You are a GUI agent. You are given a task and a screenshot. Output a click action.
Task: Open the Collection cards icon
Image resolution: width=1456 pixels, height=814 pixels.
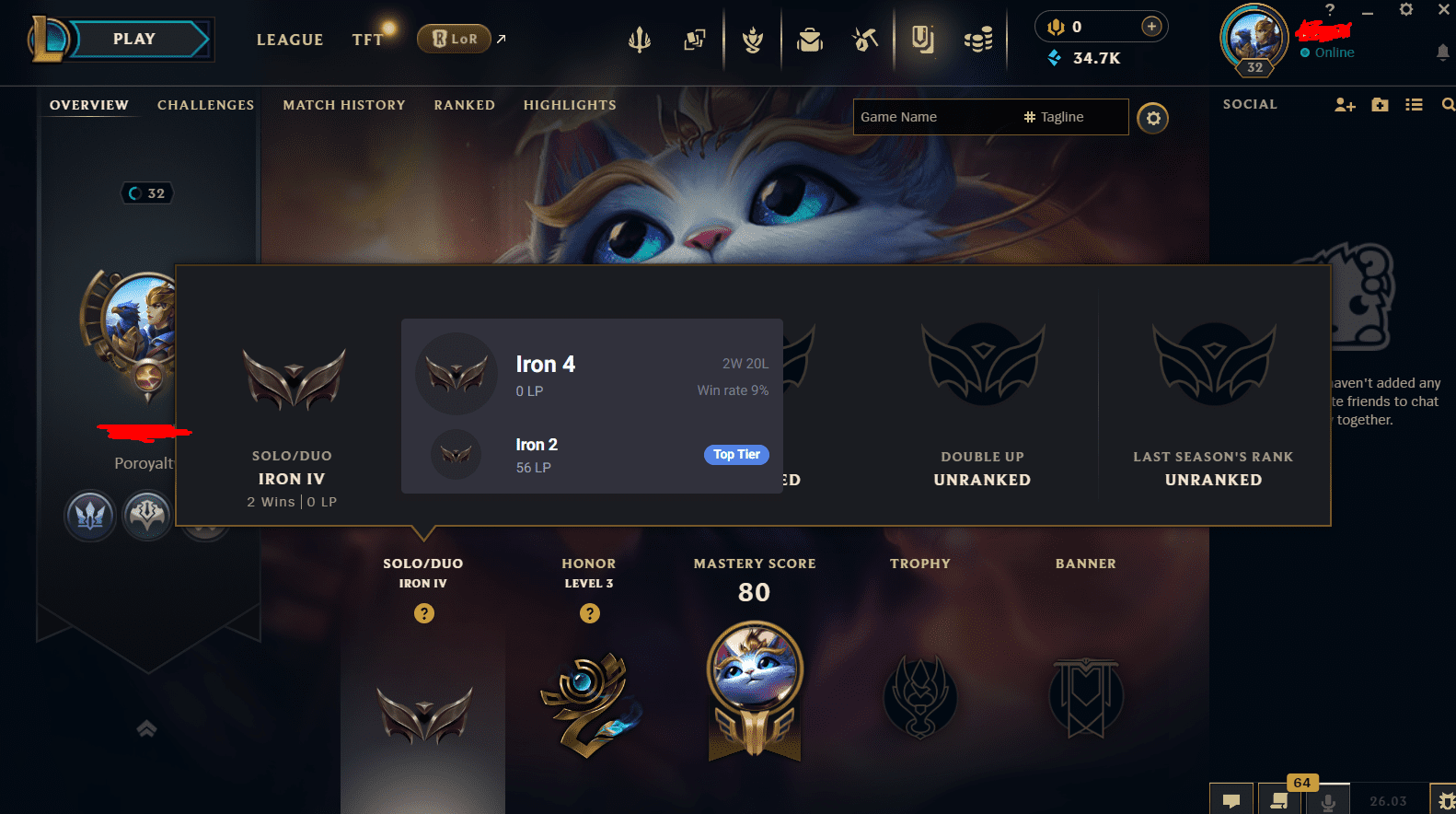(695, 39)
